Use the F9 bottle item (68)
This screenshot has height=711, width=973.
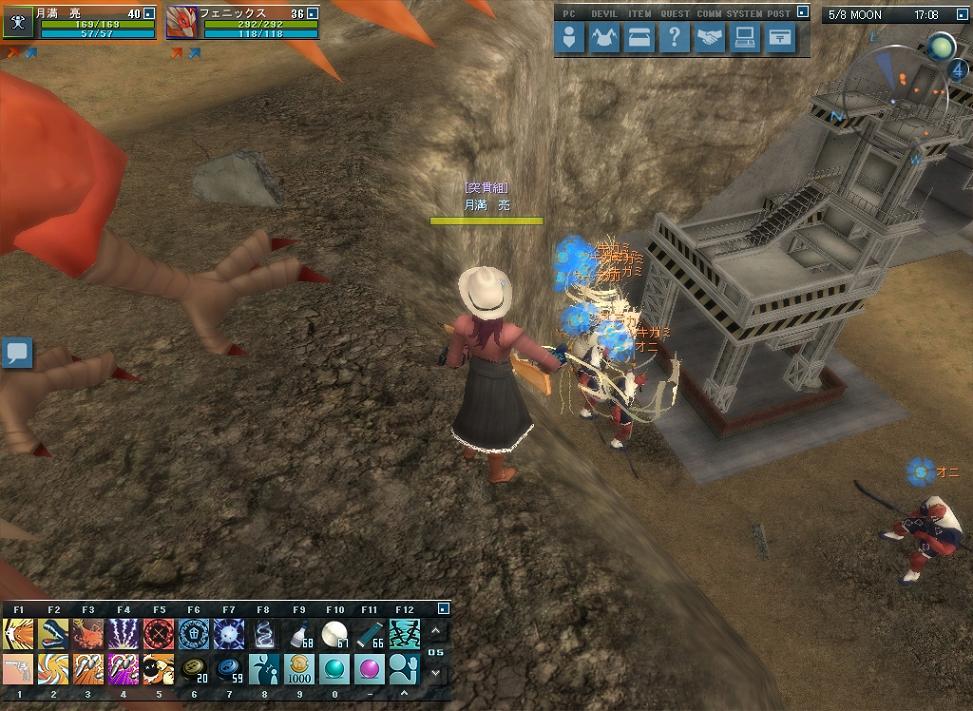(299, 633)
